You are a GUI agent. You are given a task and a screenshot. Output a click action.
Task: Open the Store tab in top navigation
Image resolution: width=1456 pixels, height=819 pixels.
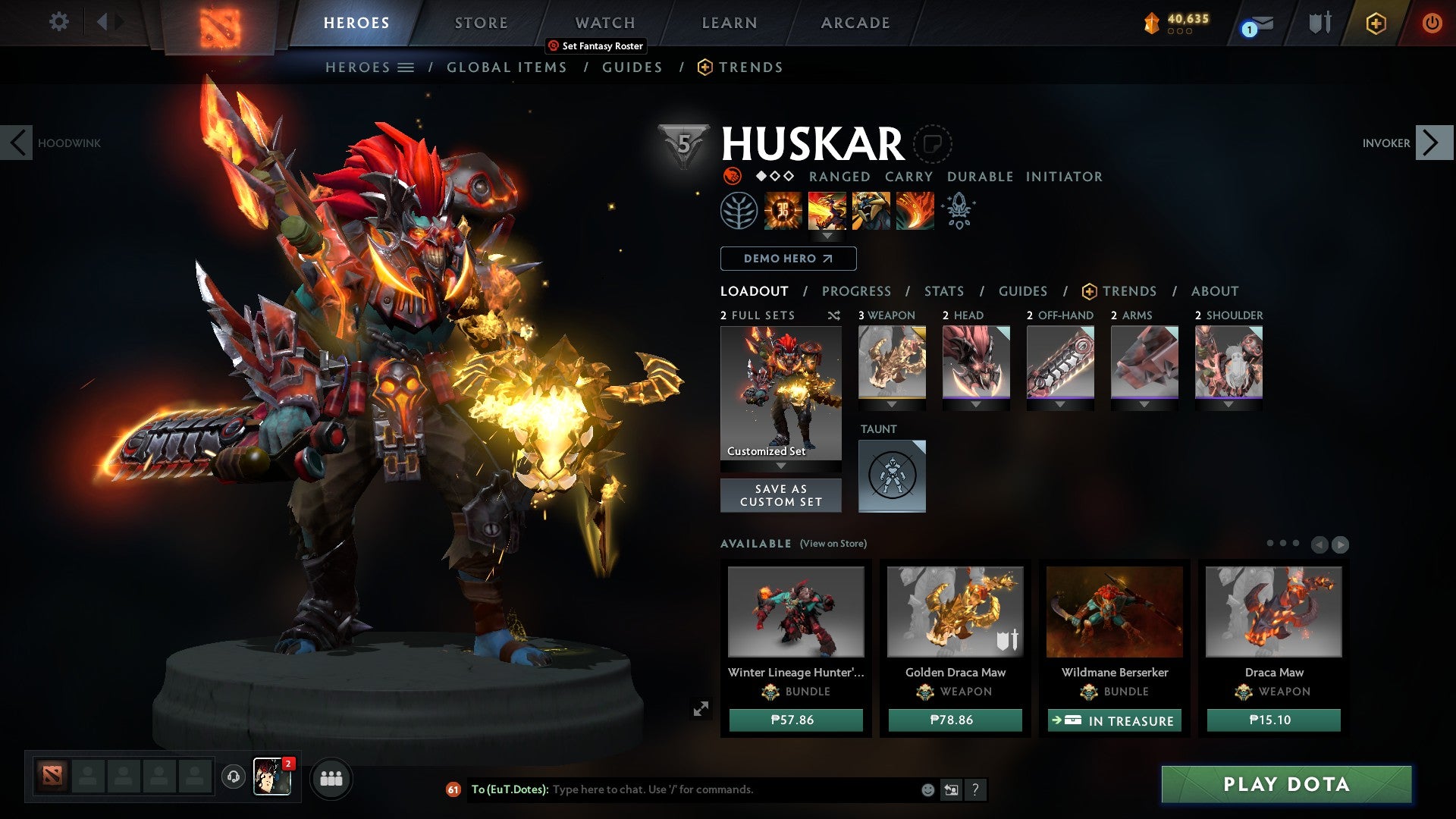[x=481, y=23]
